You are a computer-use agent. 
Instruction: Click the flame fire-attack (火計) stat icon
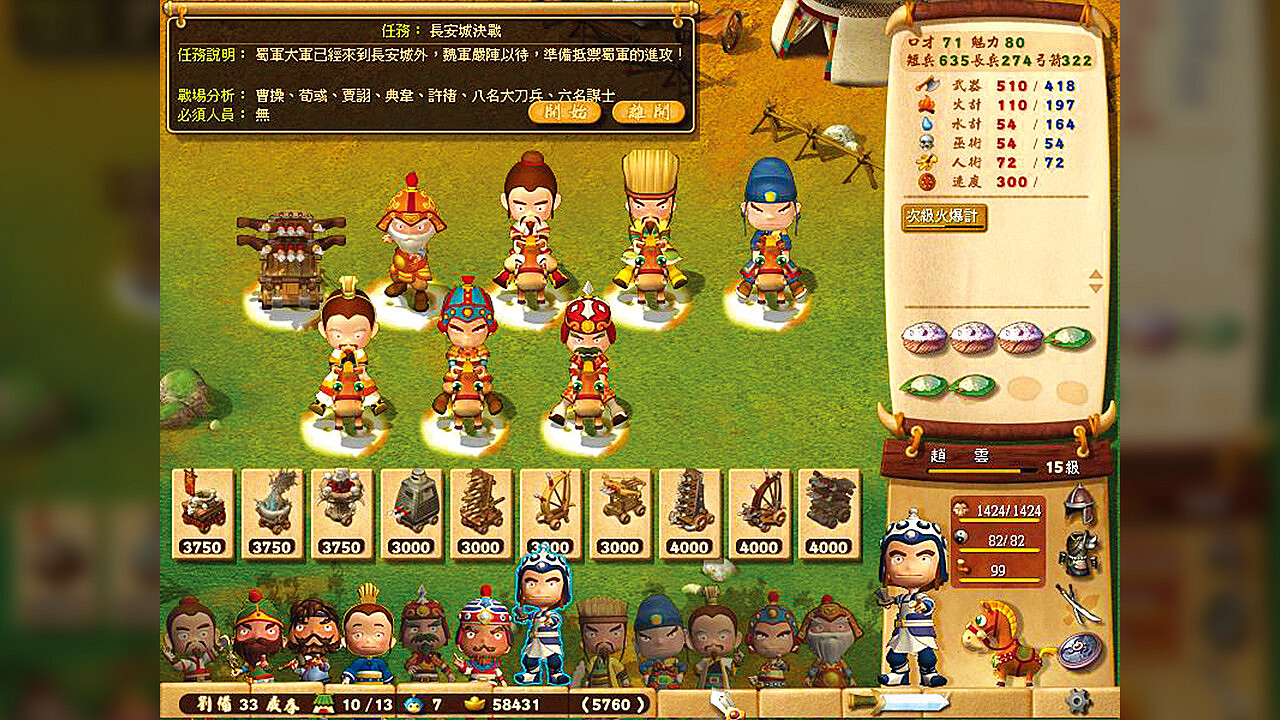click(926, 106)
